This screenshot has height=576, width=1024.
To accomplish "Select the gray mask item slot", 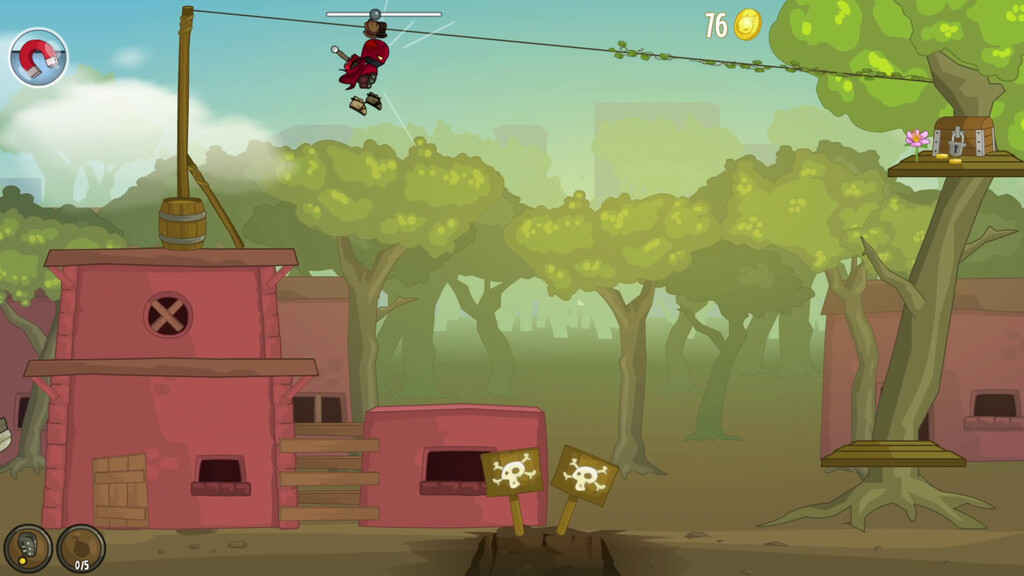I will point(27,548).
